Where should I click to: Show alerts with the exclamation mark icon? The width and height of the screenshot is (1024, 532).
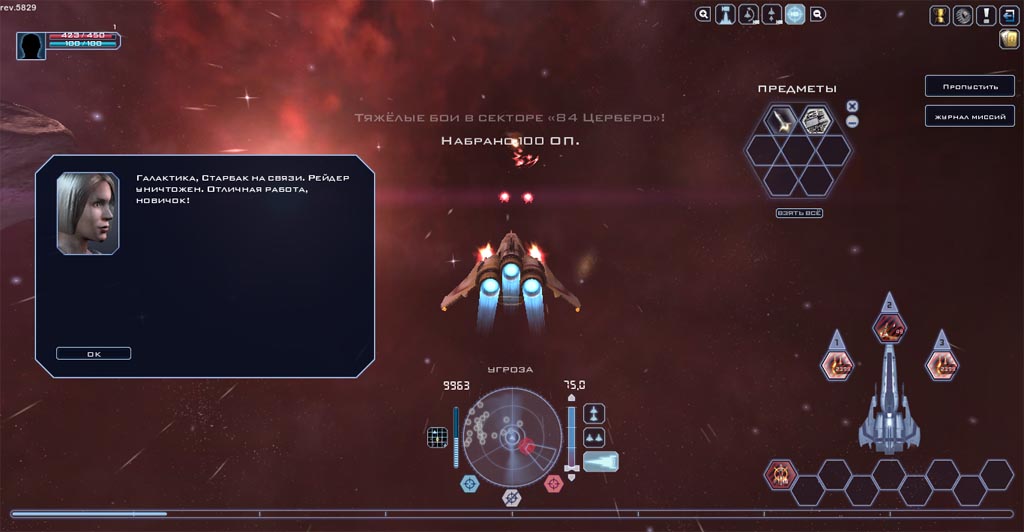tap(986, 15)
